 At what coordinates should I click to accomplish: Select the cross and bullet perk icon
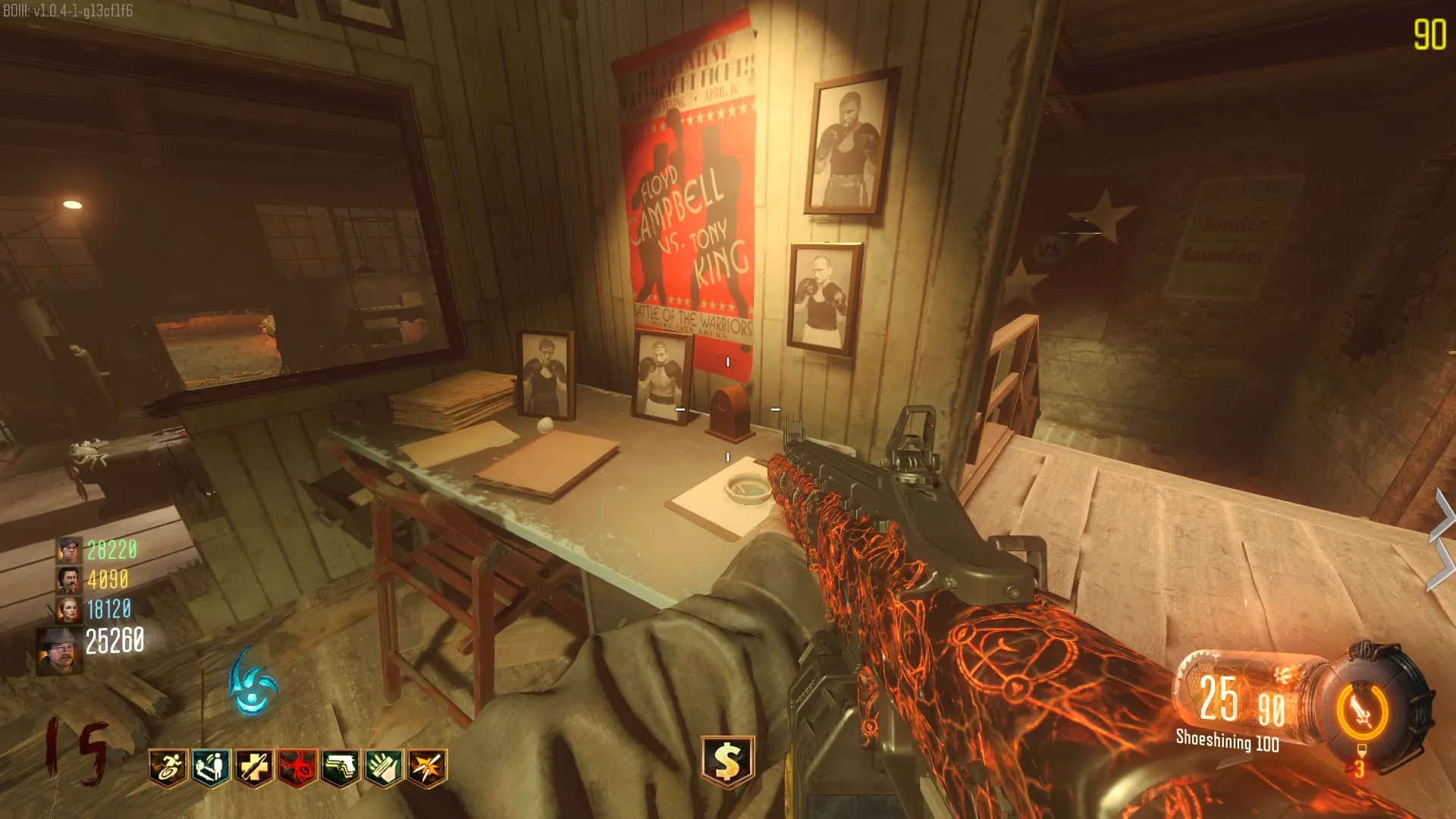pyautogui.click(x=254, y=767)
